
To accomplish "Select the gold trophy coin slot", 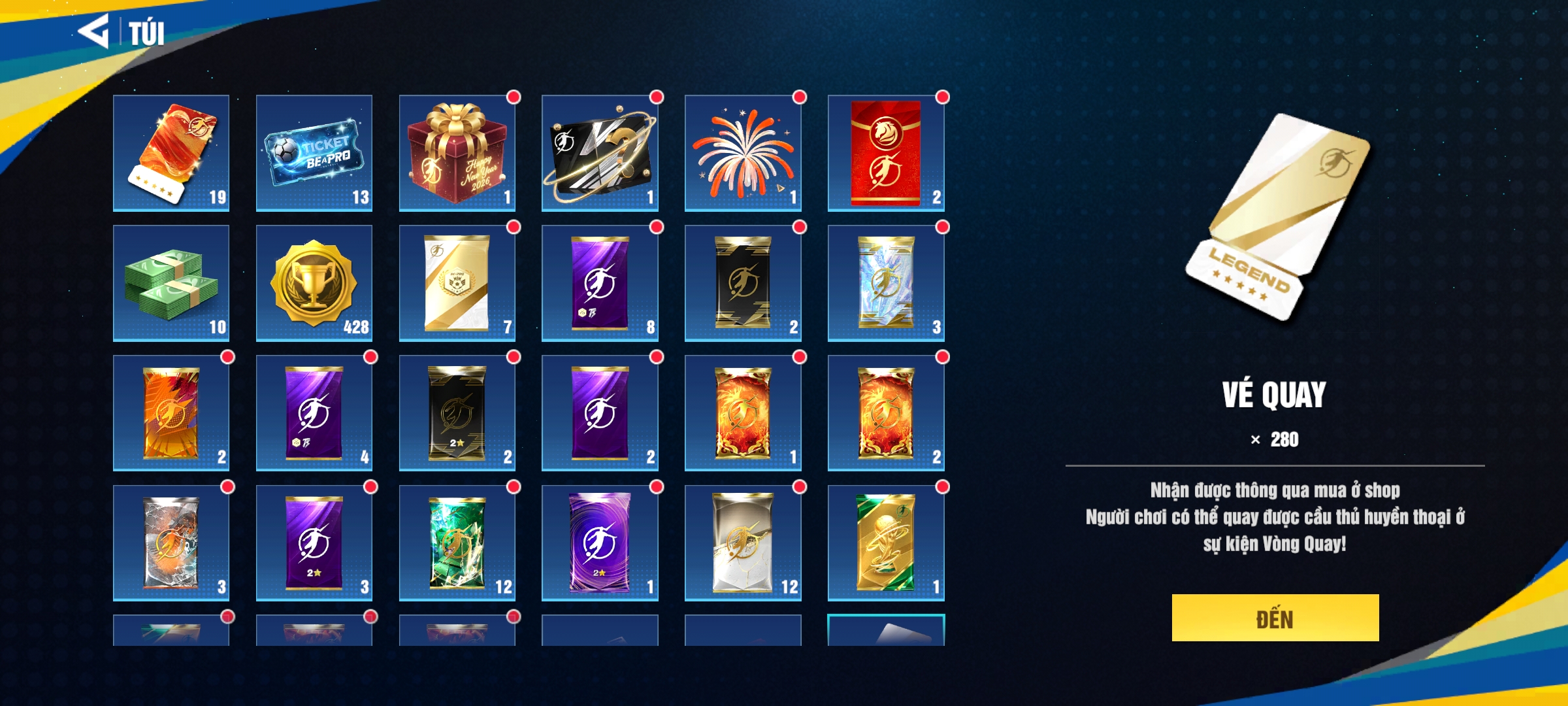I will pyautogui.click(x=314, y=283).
